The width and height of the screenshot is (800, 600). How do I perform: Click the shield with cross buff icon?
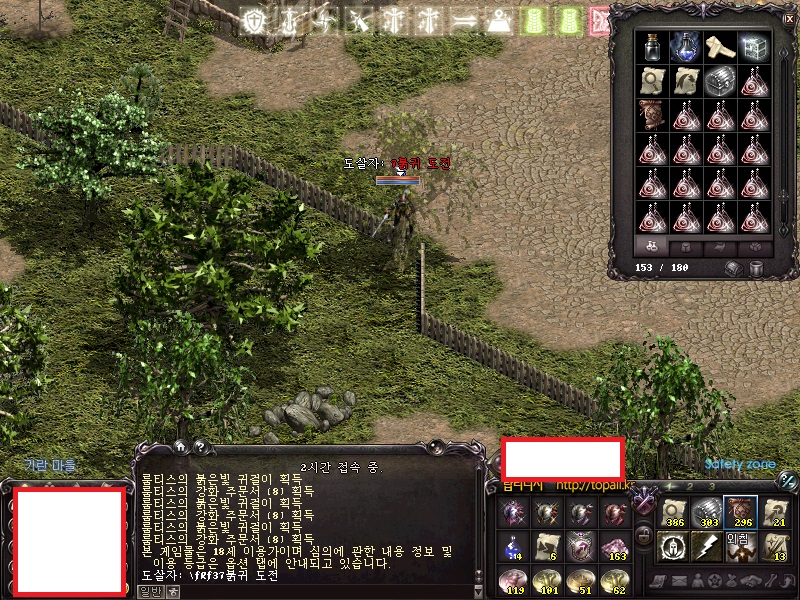[x=254, y=21]
